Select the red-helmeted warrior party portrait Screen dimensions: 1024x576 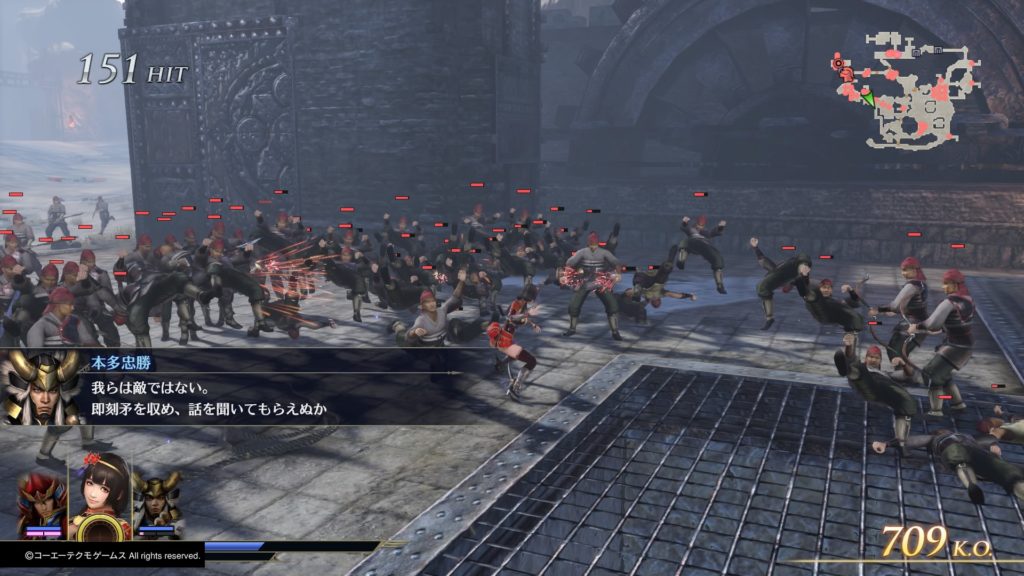pyautogui.click(x=41, y=501)
